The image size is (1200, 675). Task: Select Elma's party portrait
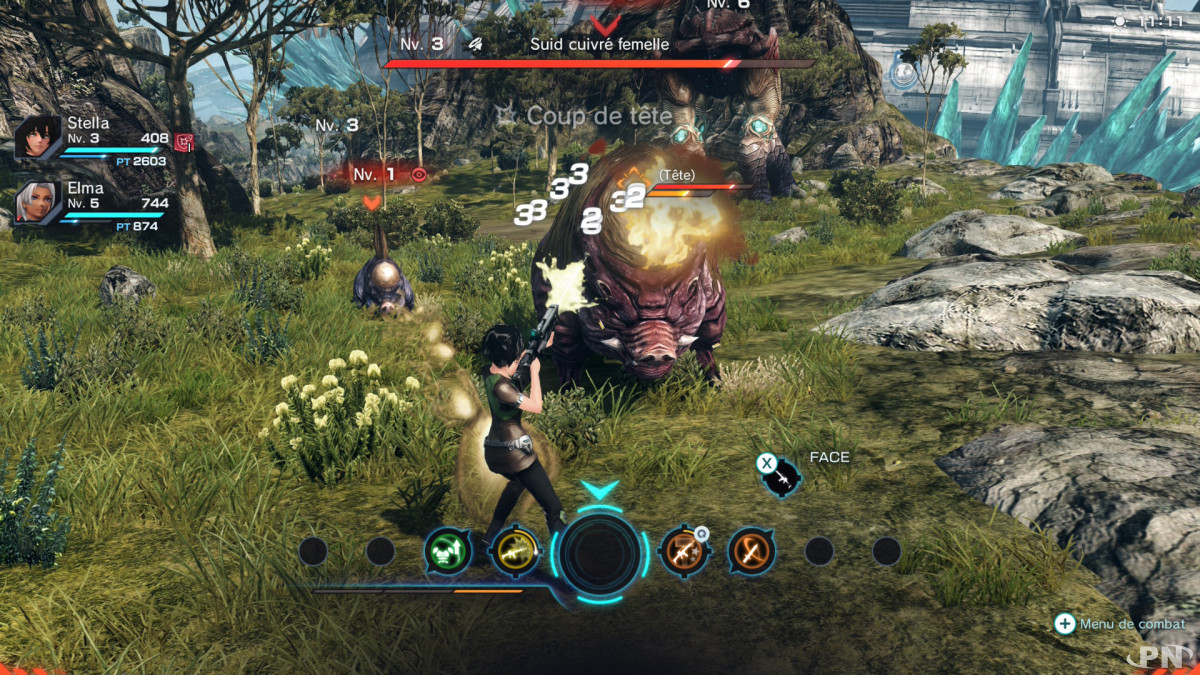pyautogui.click(x=38, y=203)
